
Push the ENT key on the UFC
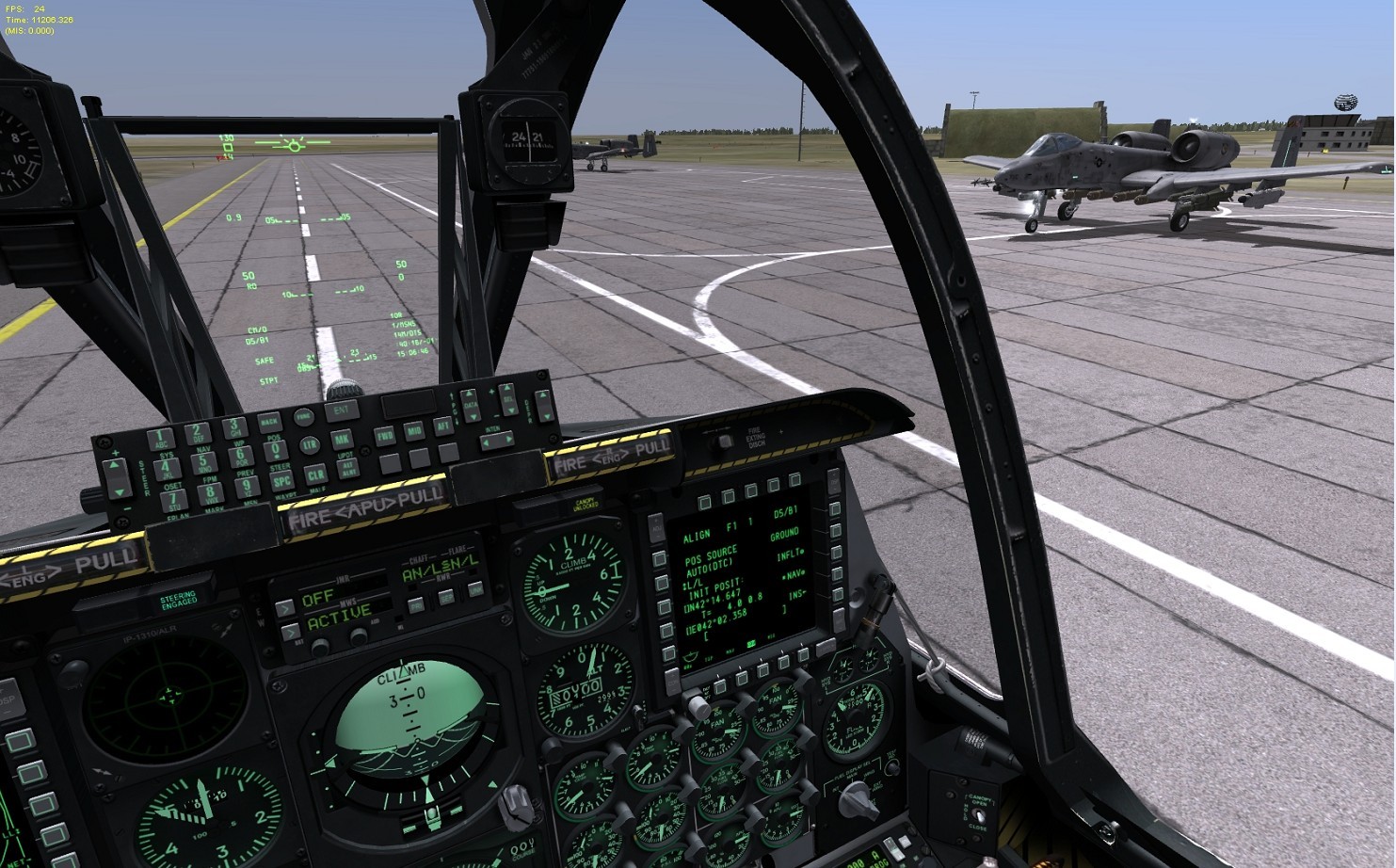pos(341,410)
